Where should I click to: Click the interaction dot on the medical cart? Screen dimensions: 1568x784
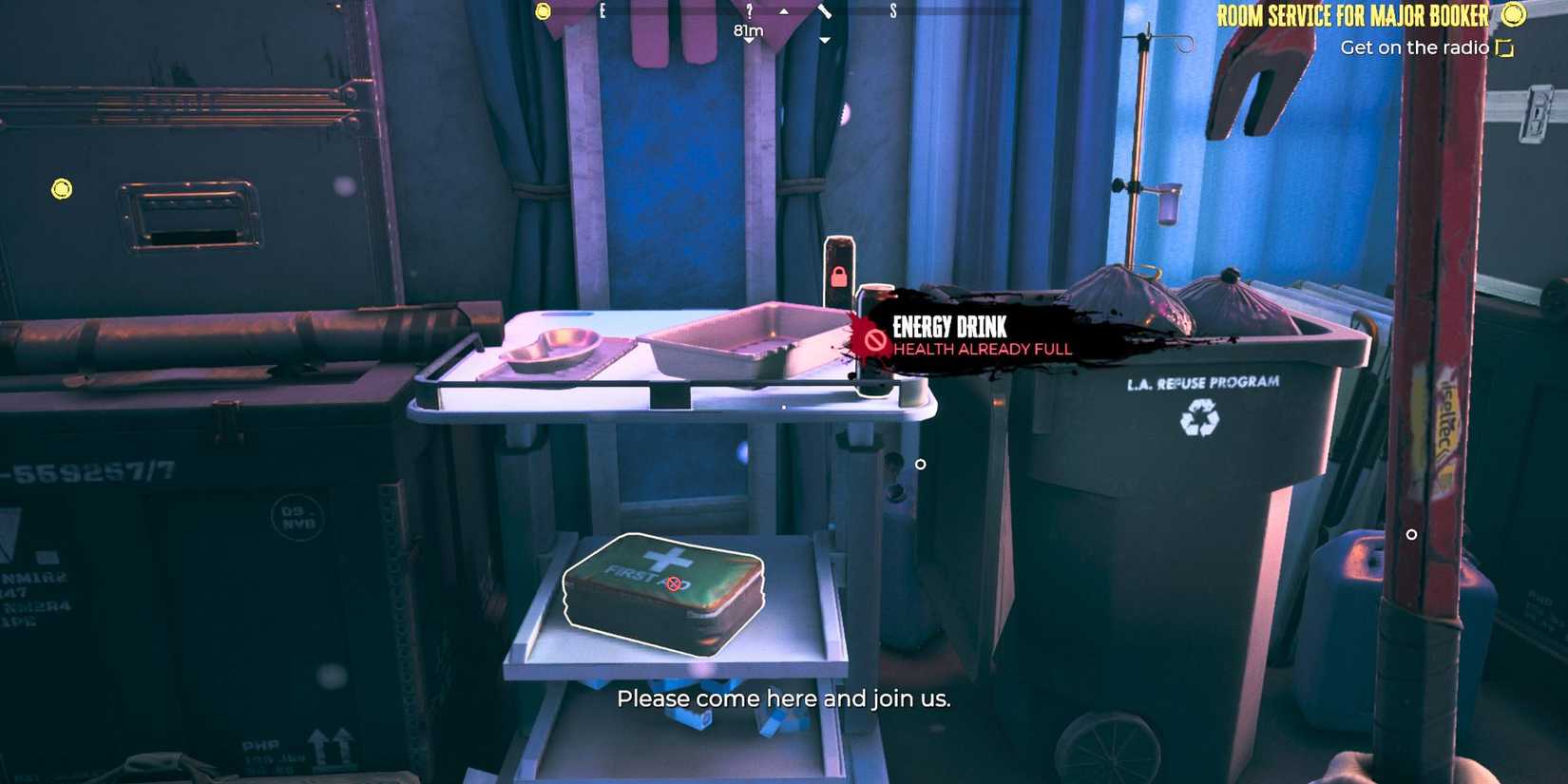919,465
